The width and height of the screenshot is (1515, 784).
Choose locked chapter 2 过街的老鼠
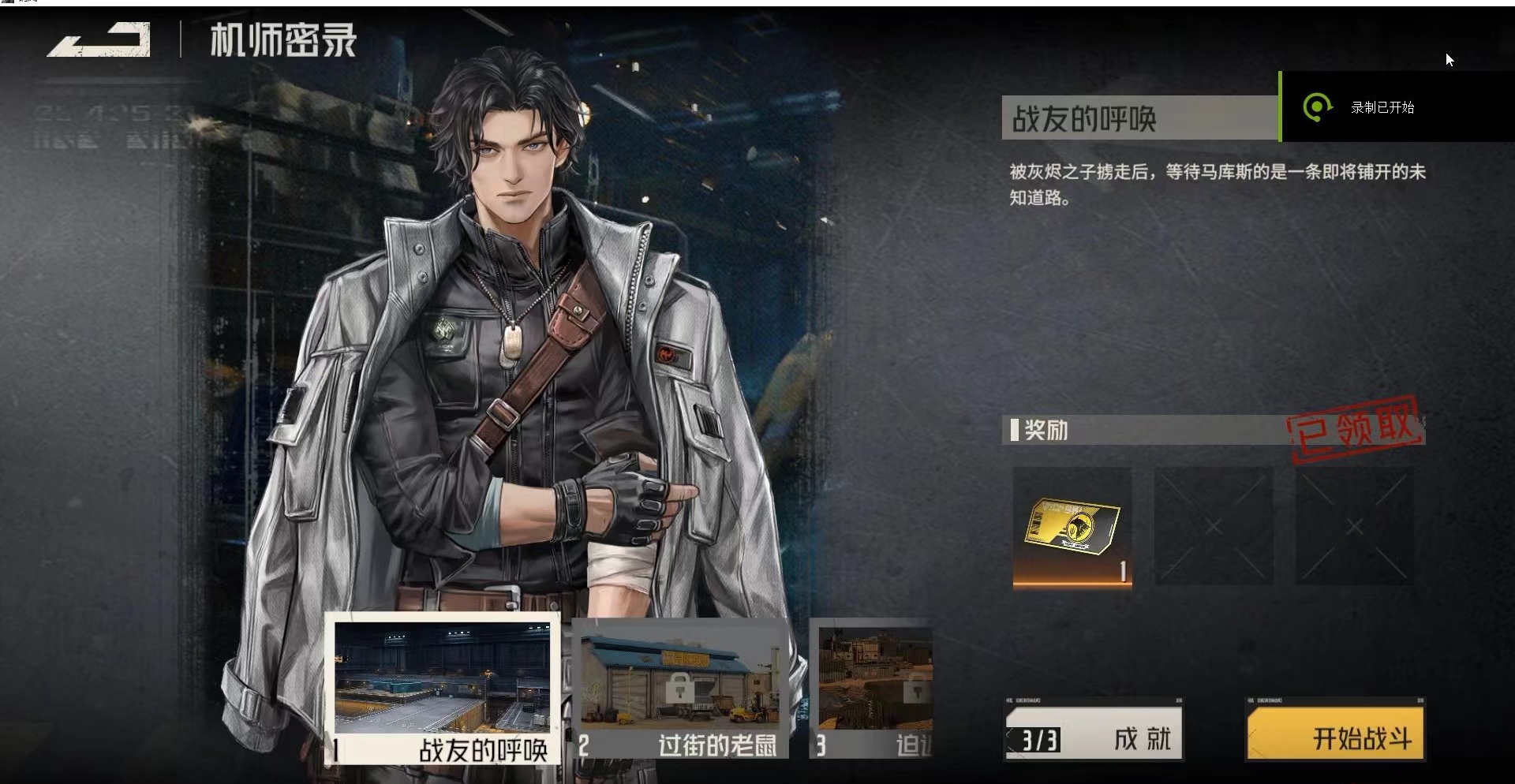pos(679,689)
